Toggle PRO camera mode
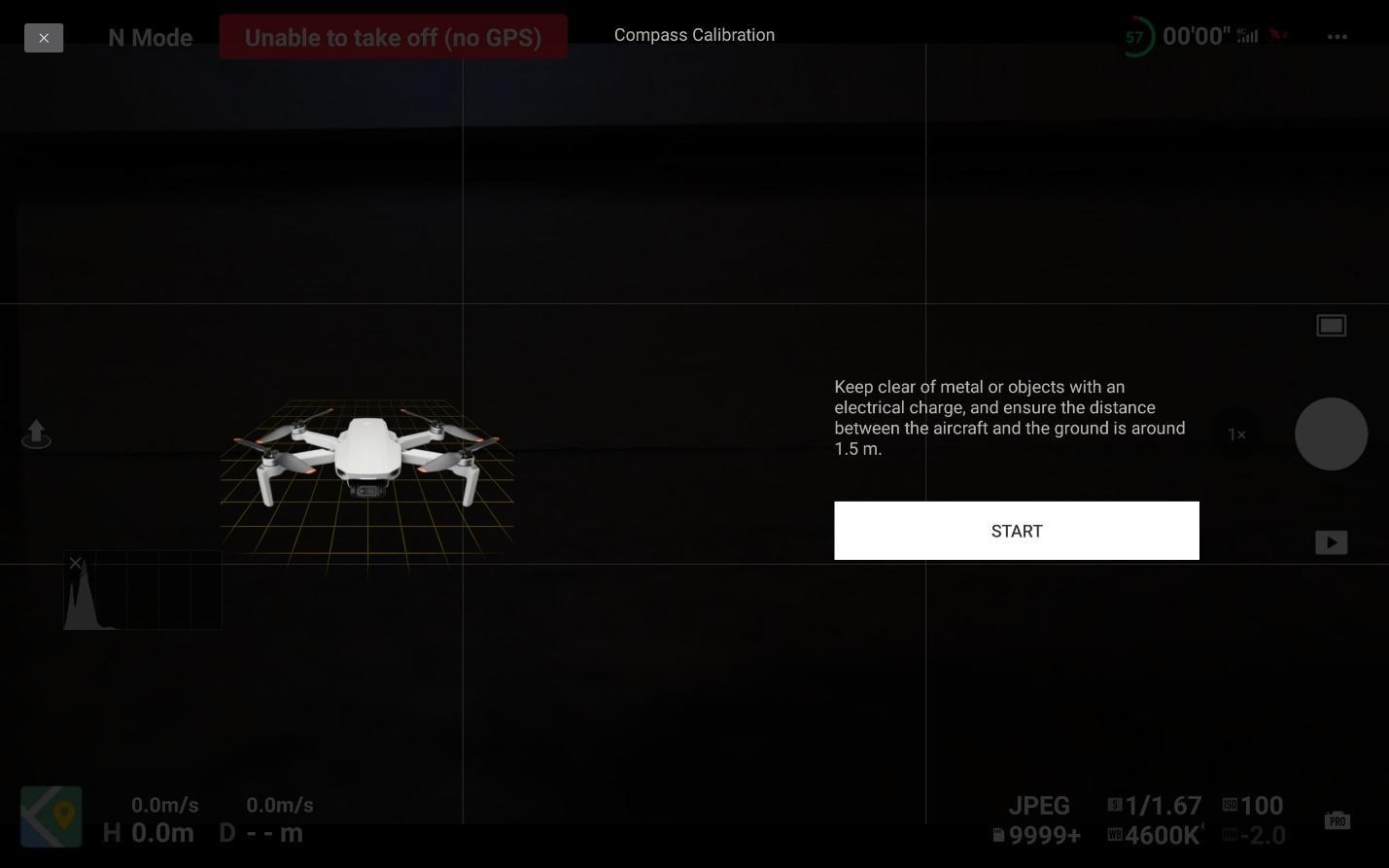 click(1337, 820)
